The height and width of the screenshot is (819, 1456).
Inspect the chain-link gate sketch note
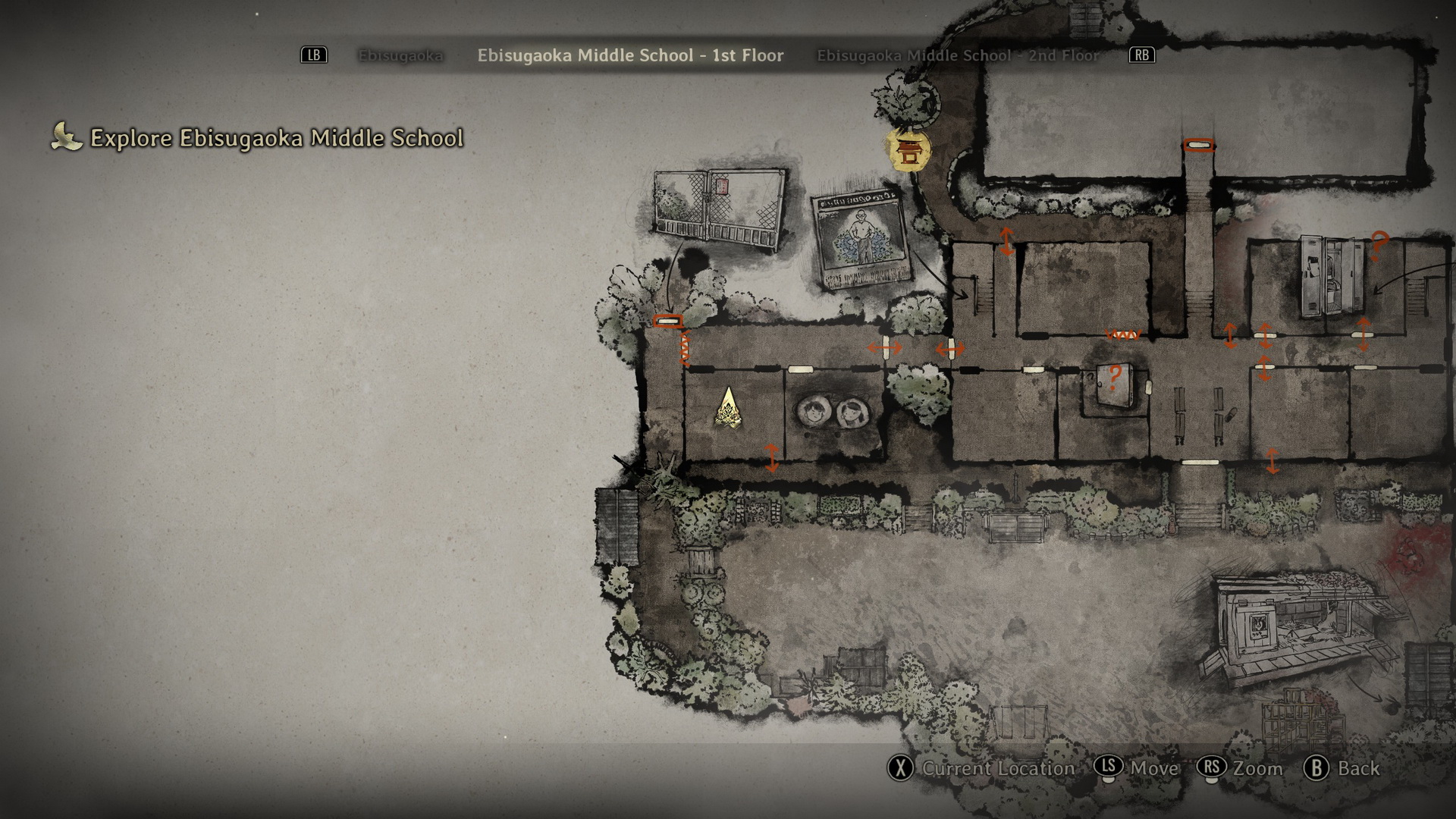click(718, 209)
